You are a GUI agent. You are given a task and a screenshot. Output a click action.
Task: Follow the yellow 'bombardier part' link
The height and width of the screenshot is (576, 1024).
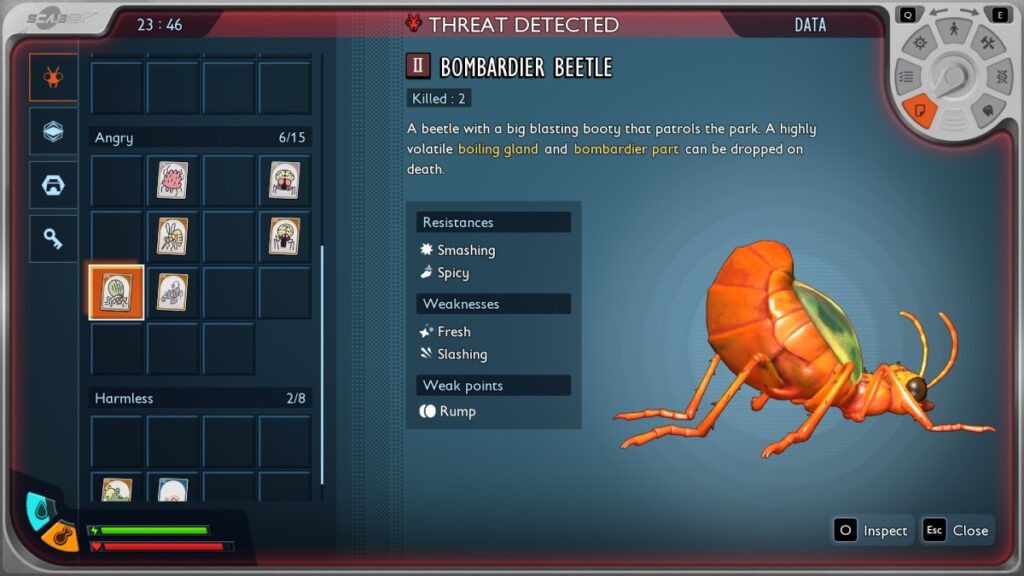[x=626, y=149]
